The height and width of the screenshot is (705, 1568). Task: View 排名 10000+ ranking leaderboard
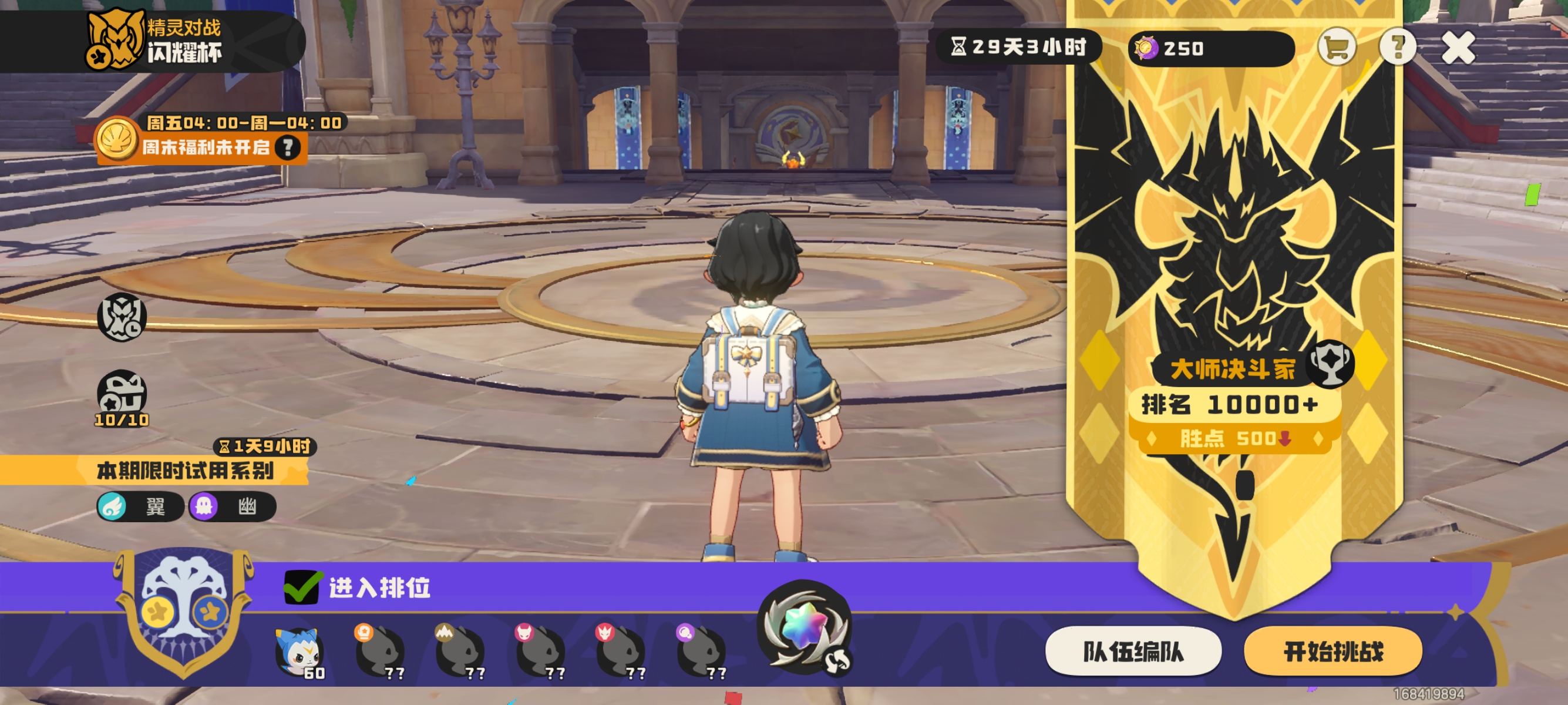(x=1233, y=405)
